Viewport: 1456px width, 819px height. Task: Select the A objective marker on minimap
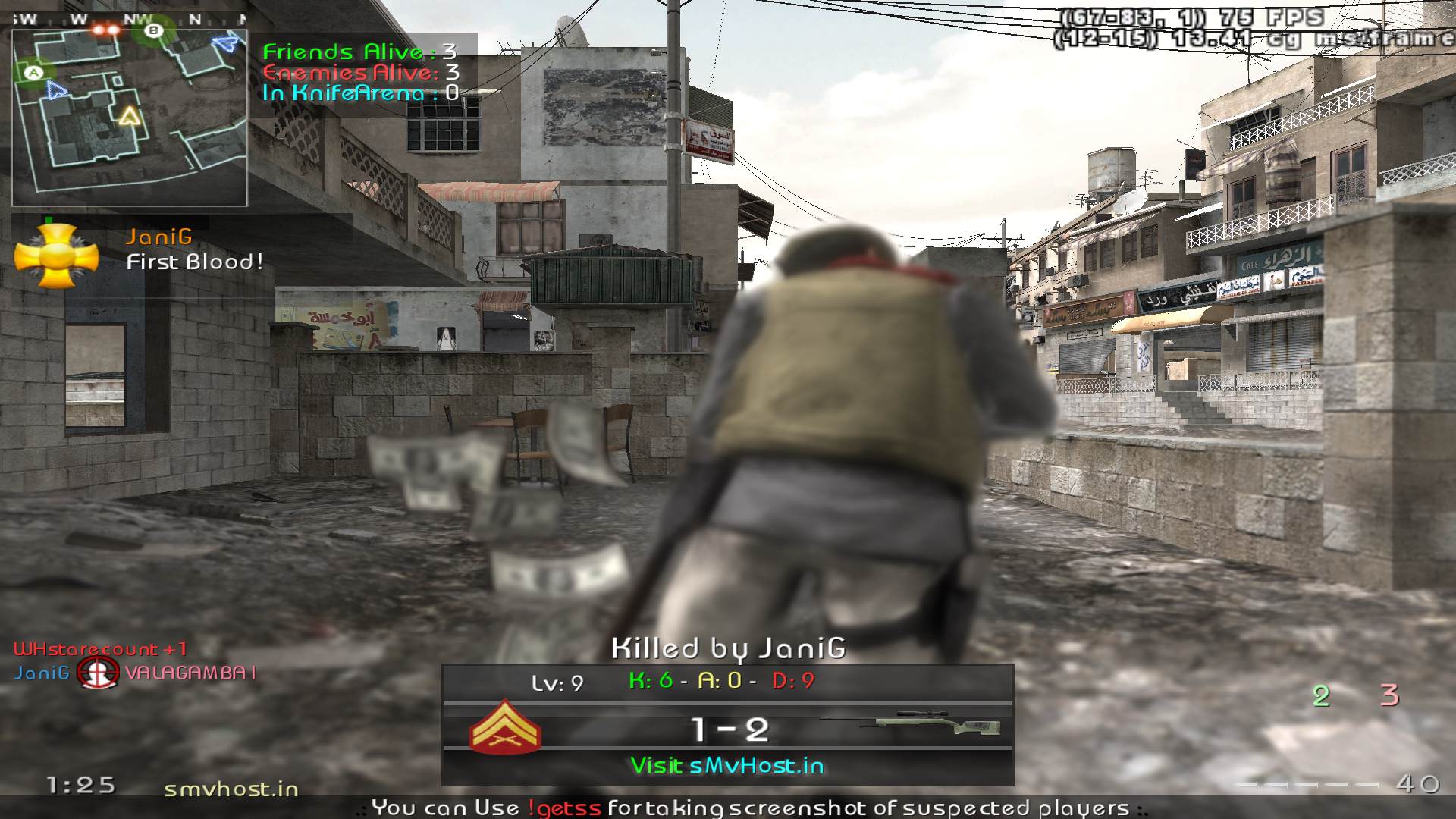[x=33, y=73]
